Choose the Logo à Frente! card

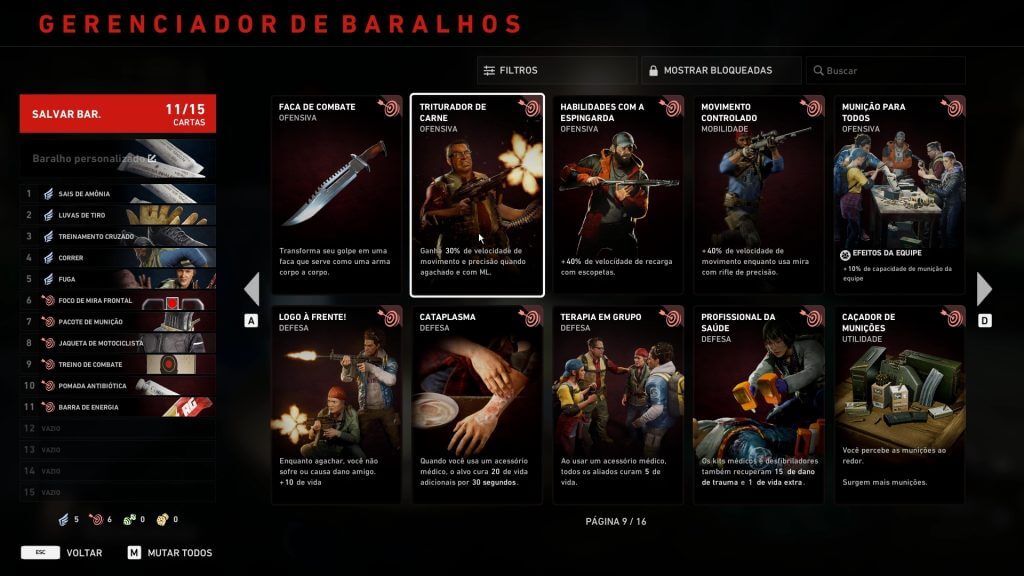coord(337,405)
